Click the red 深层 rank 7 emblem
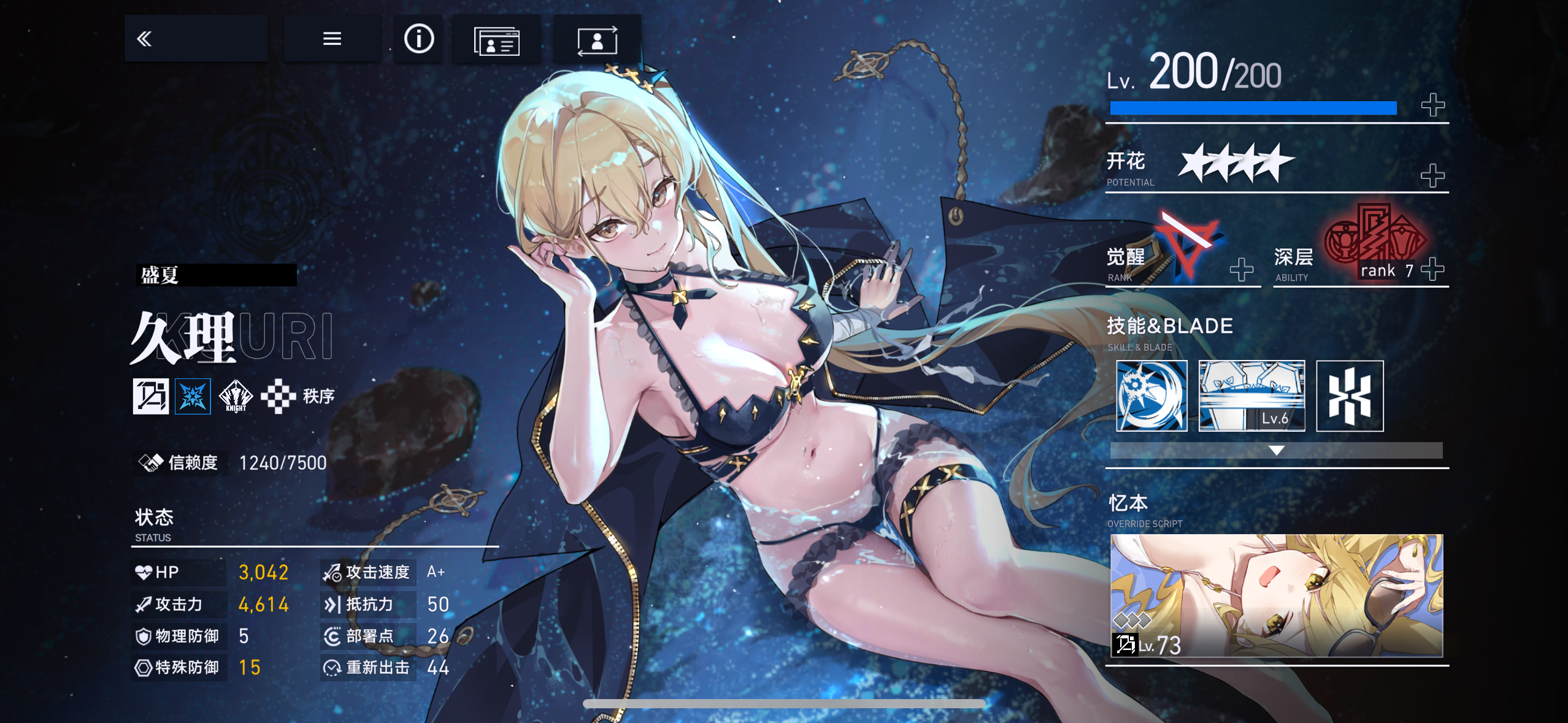1568x723 pixels. [1383, 242]
